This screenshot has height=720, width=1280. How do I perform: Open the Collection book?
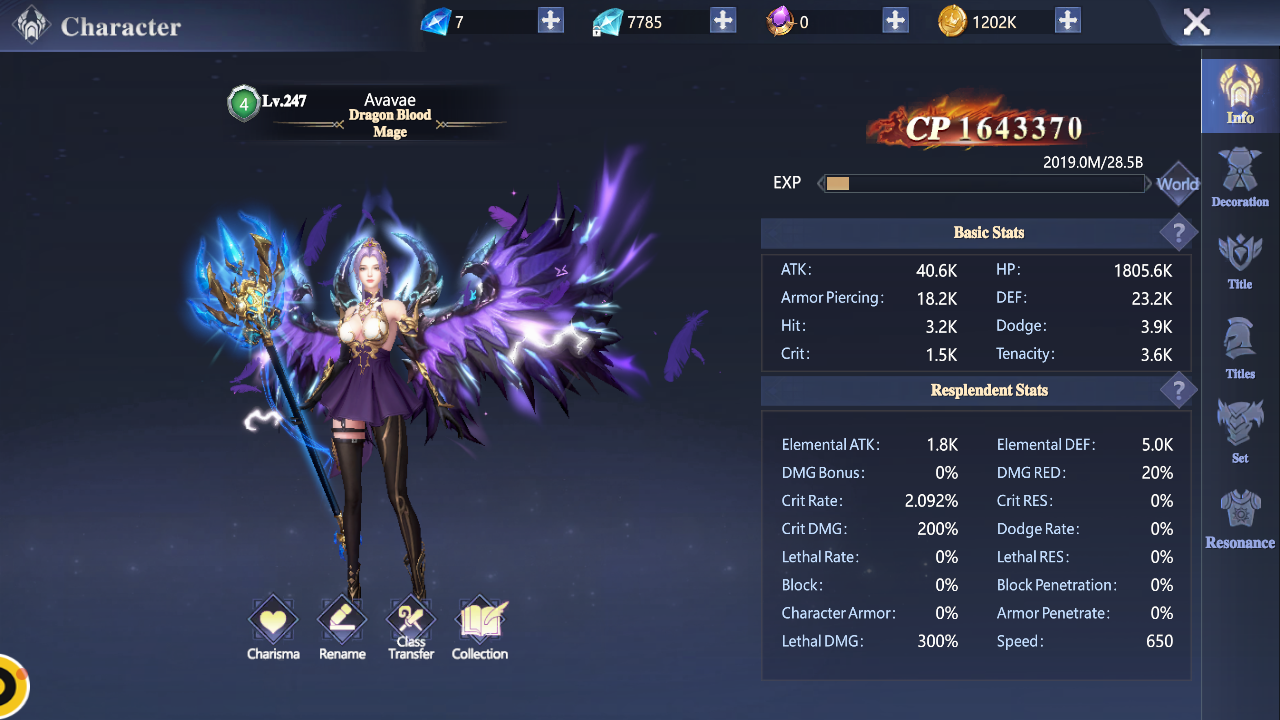[x=480, y=627]
